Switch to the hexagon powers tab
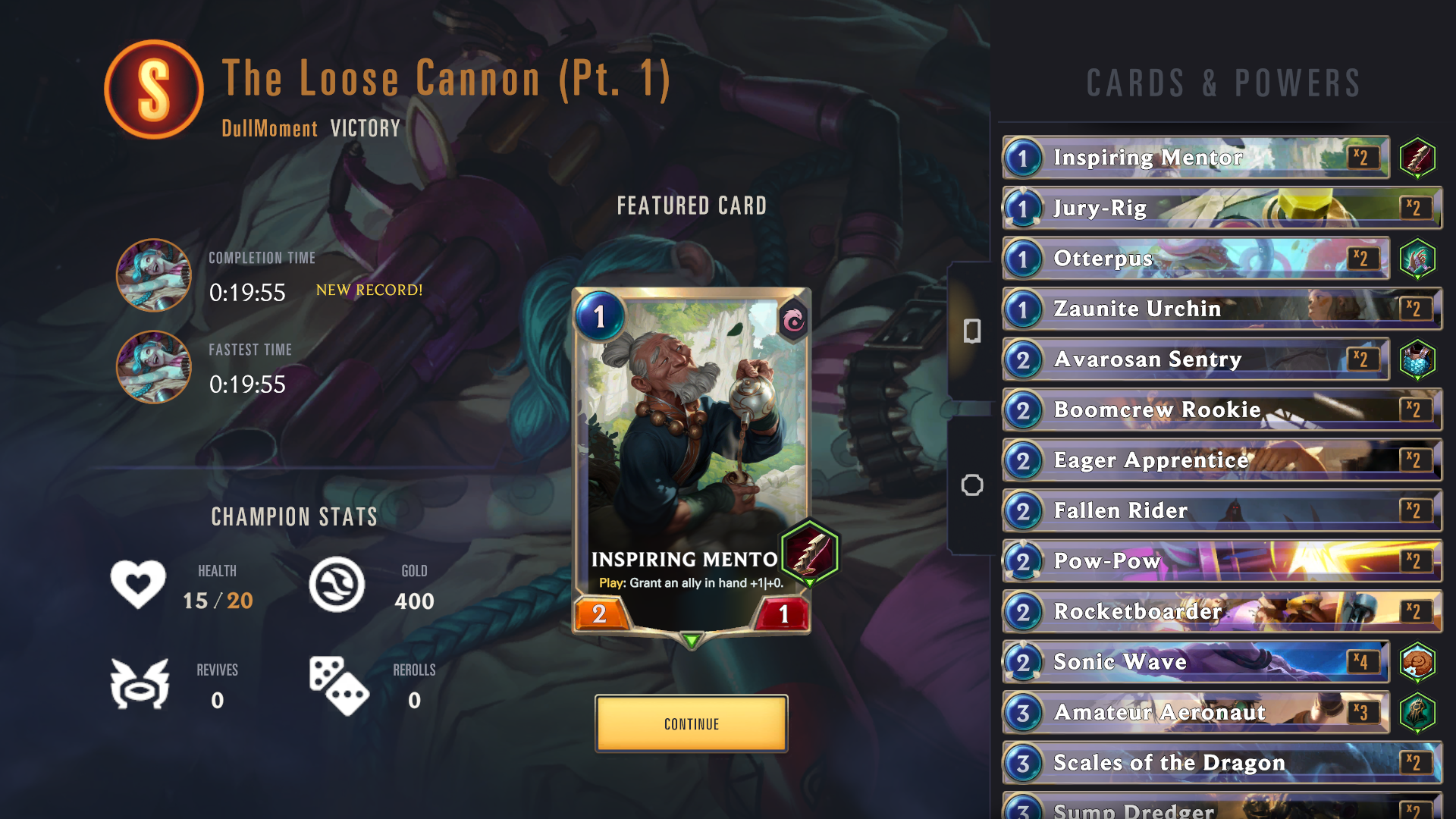This screenshot has width=1456, height=819. tap(971, 485)
